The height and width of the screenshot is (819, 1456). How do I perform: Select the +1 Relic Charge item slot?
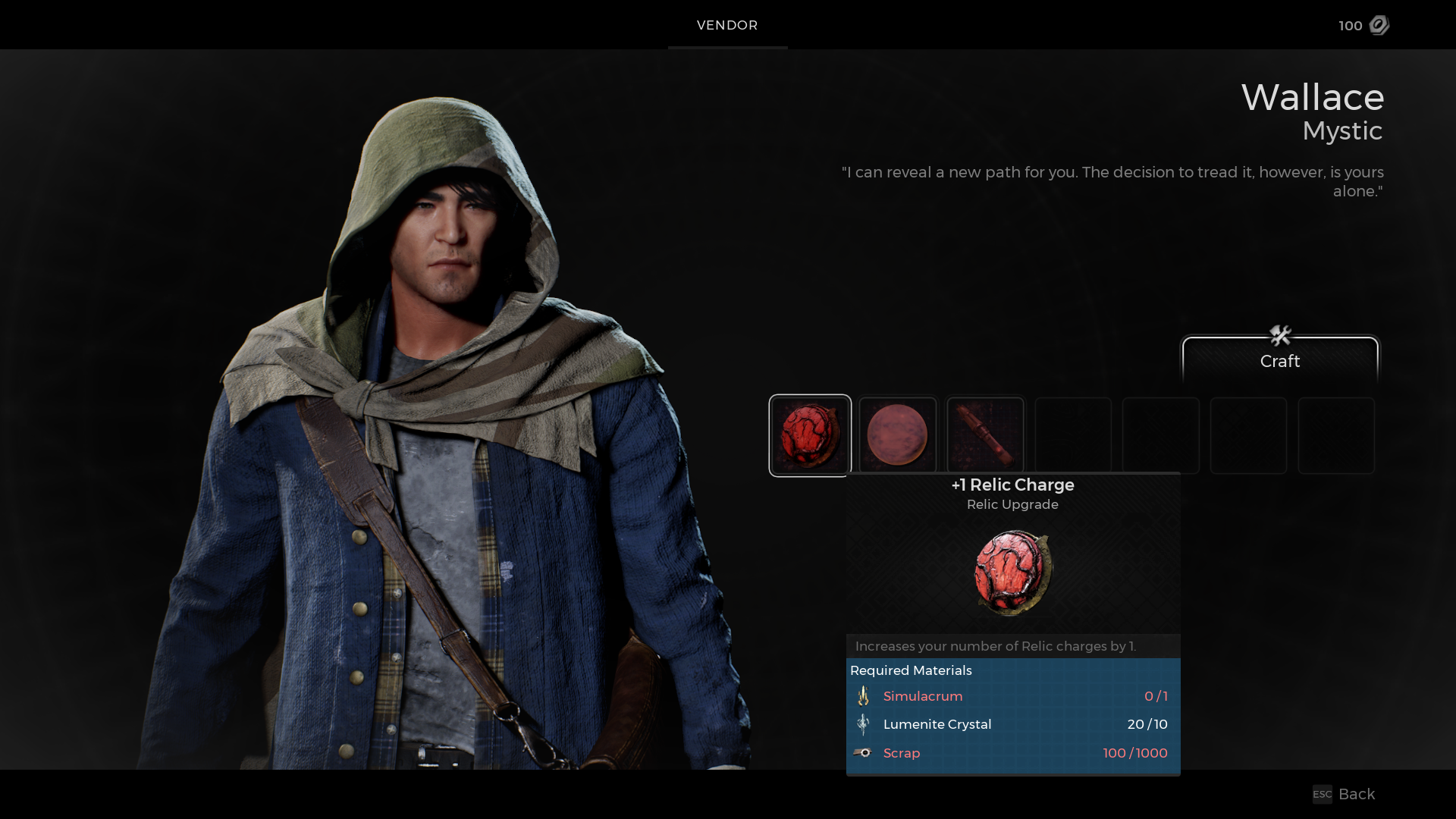pyautogui.click(x=810, y=435)
